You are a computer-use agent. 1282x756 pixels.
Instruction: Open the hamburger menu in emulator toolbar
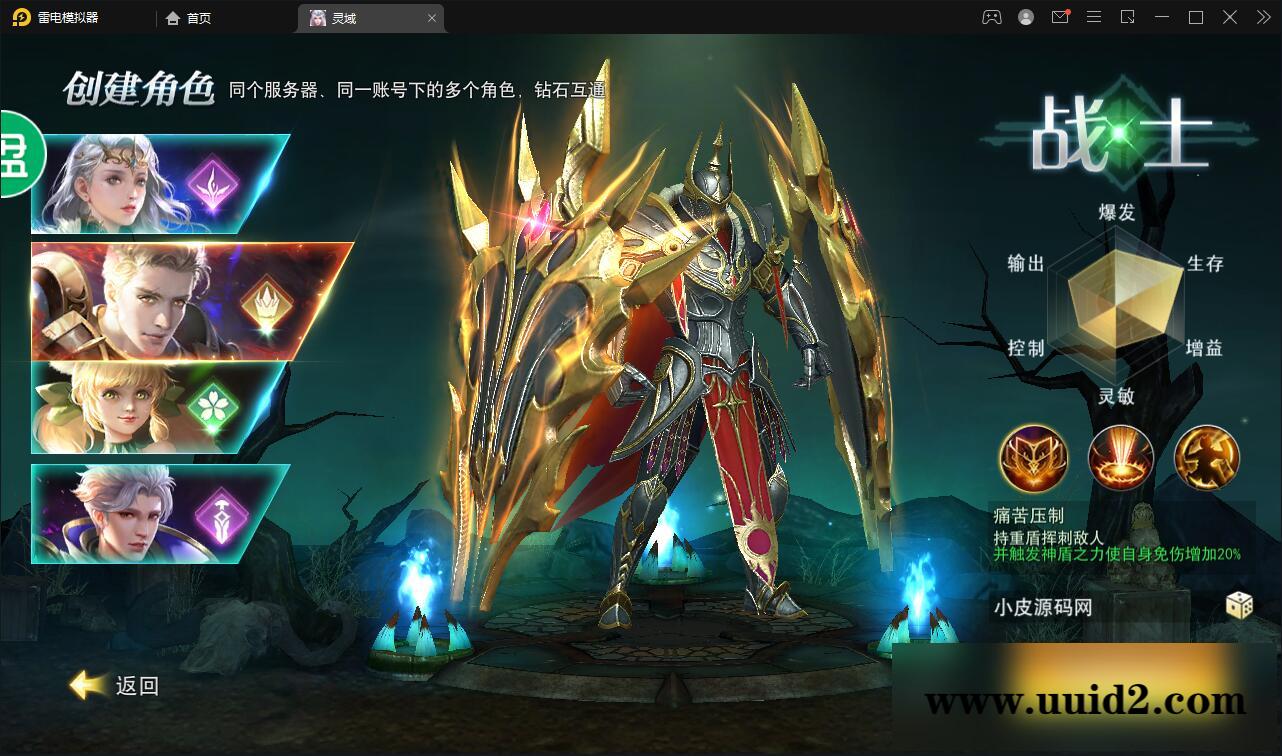tap(1094, 17)
